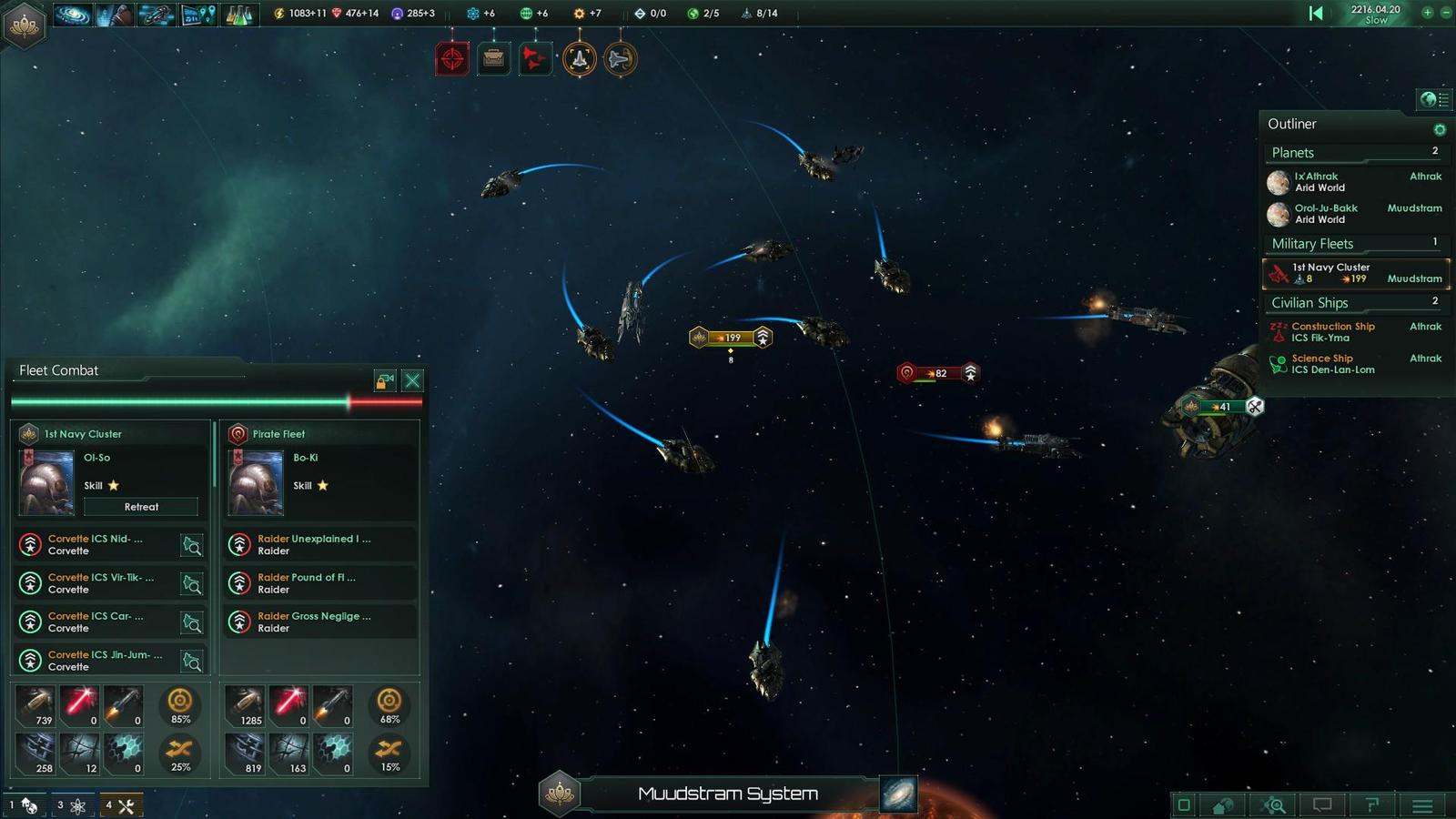This screenshot has width=1456, height=819.
Task: Open the main menu hamburger button
Action: [1422, 805]
